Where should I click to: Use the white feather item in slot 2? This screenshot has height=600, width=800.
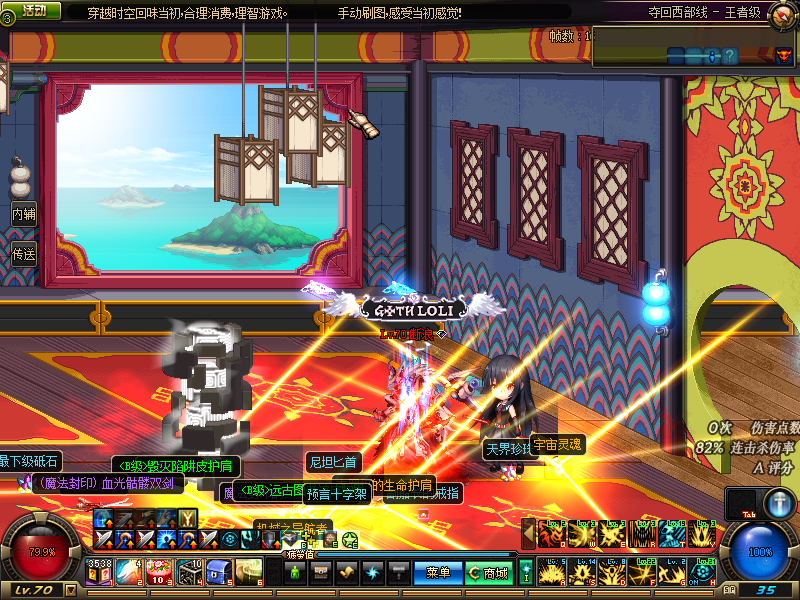(130, 572)
